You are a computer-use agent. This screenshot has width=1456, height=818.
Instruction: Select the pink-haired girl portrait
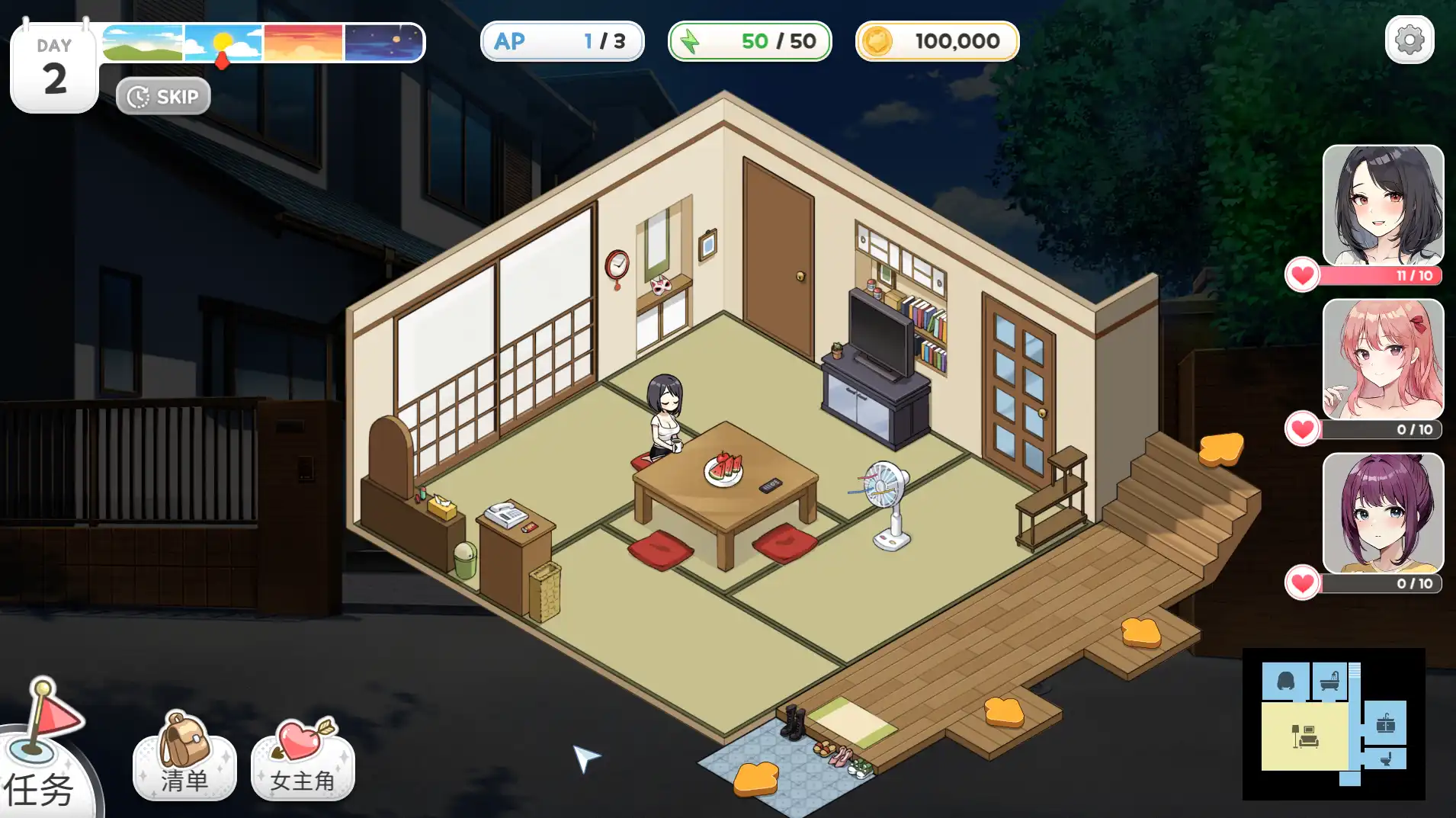coord(1383,359)
